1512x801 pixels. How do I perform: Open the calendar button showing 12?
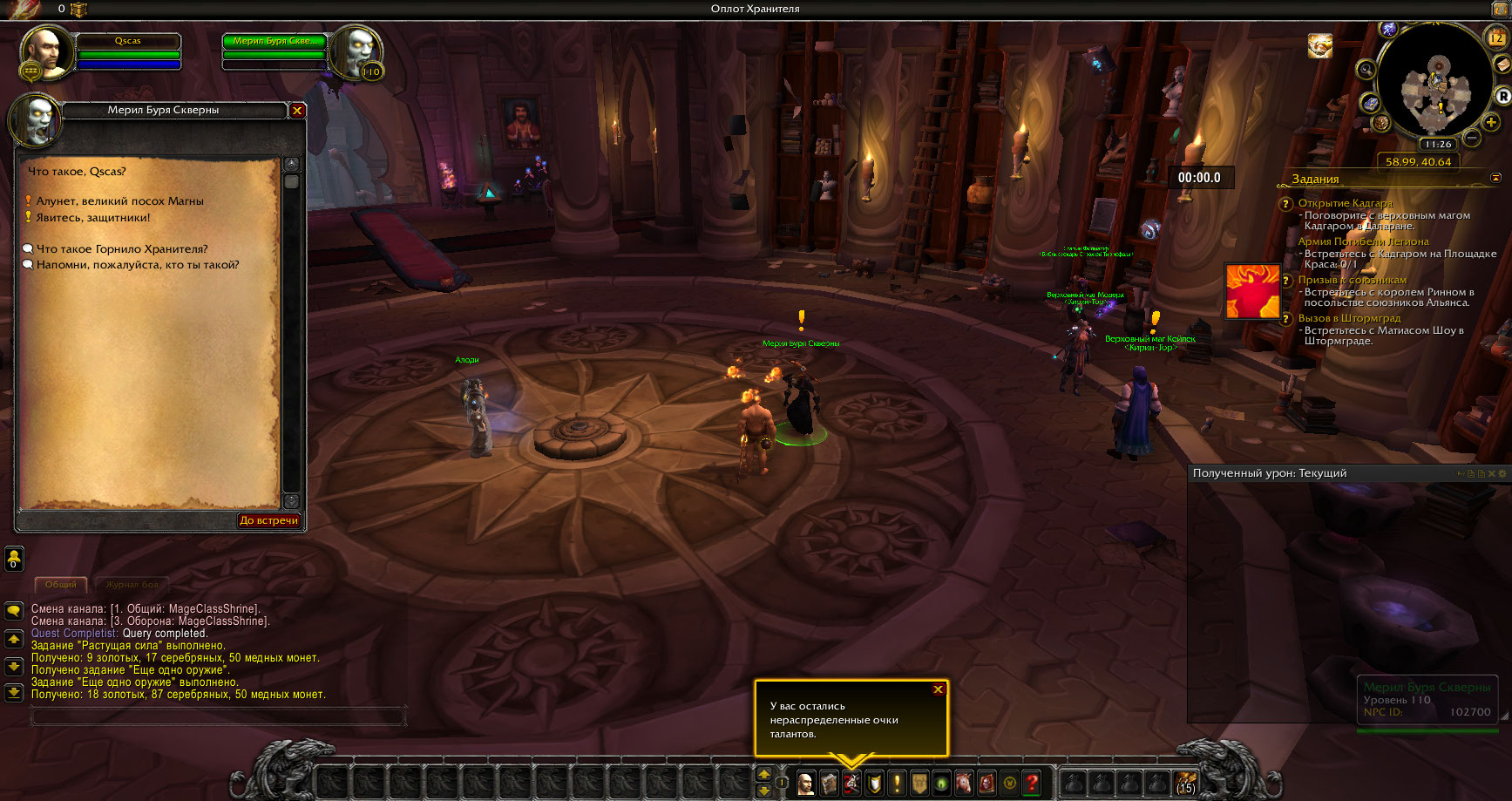[x=1495, y=37]
